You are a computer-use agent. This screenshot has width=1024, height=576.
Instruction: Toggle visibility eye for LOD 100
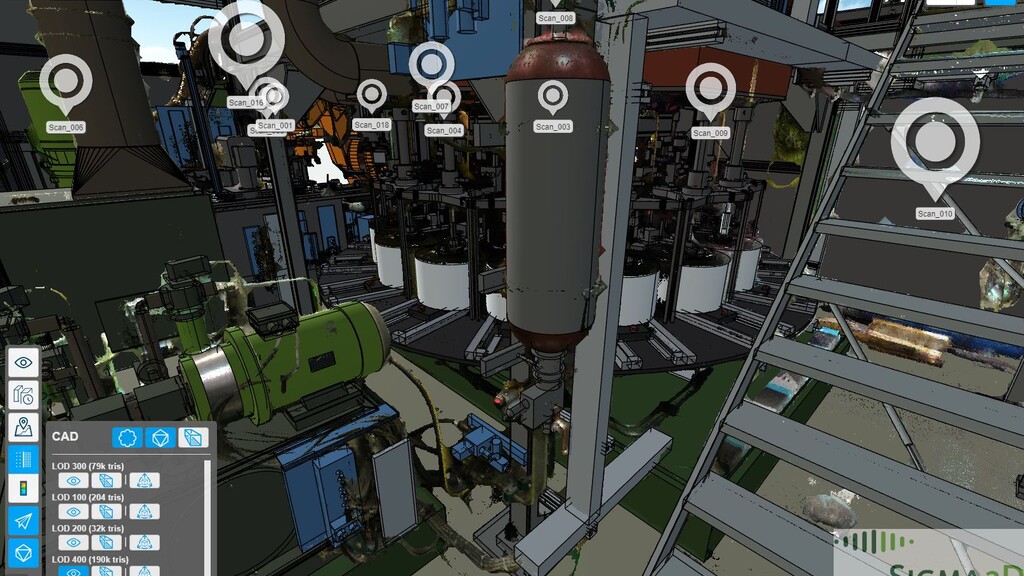pos(72,512)
